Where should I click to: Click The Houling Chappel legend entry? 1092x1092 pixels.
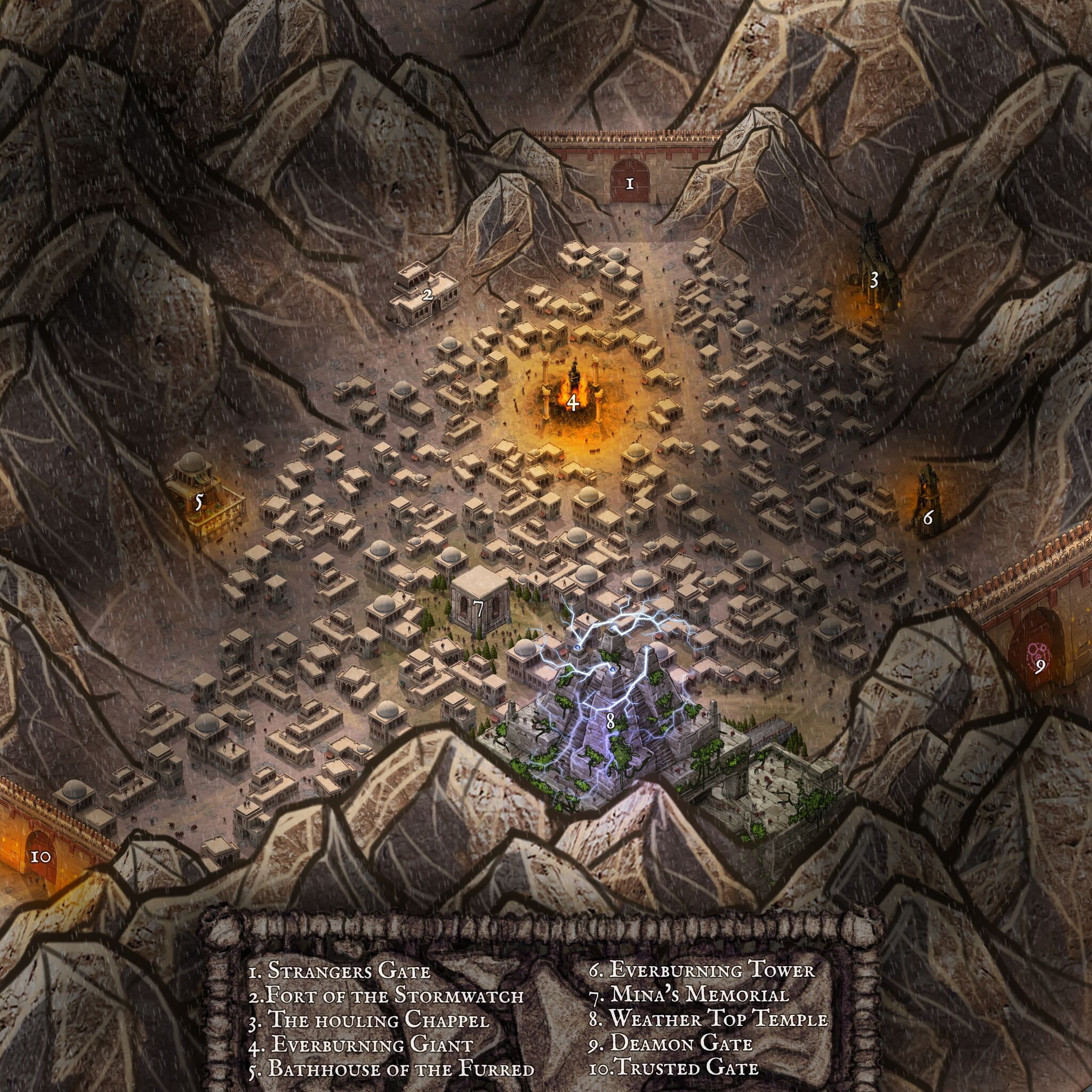(x=368, y=1020)
